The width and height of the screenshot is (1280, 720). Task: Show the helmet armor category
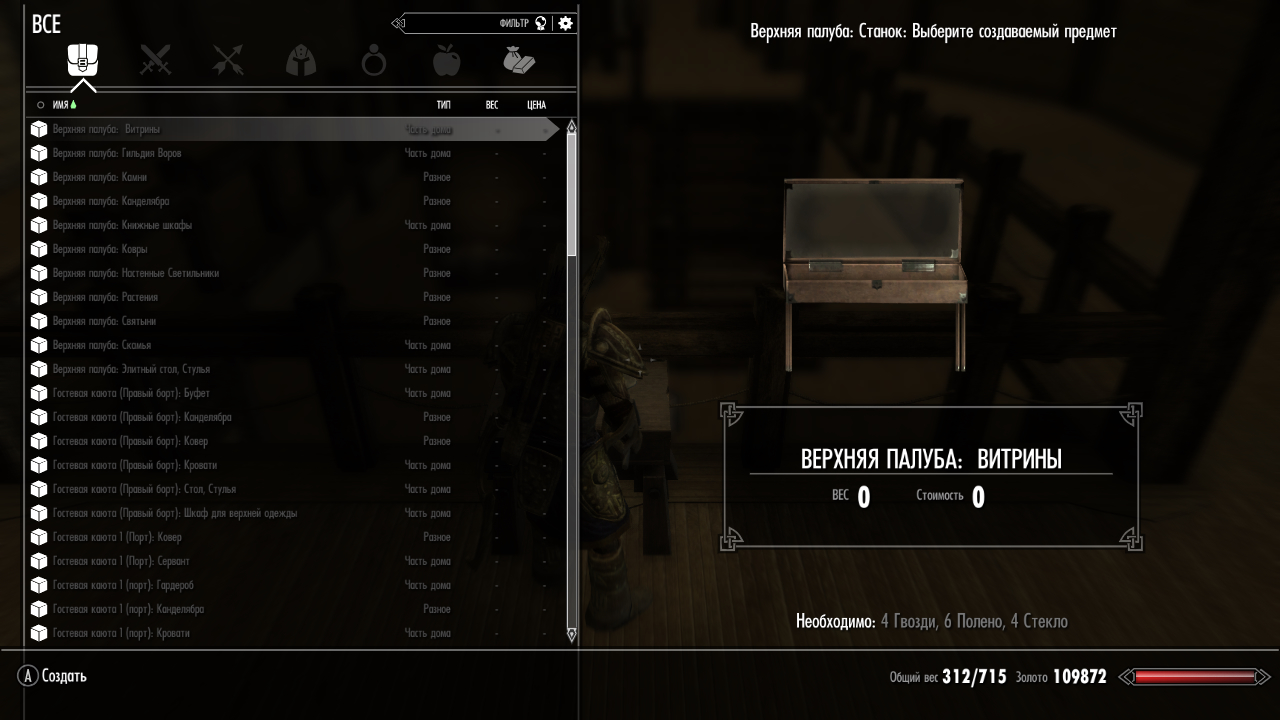click(301, 61)
